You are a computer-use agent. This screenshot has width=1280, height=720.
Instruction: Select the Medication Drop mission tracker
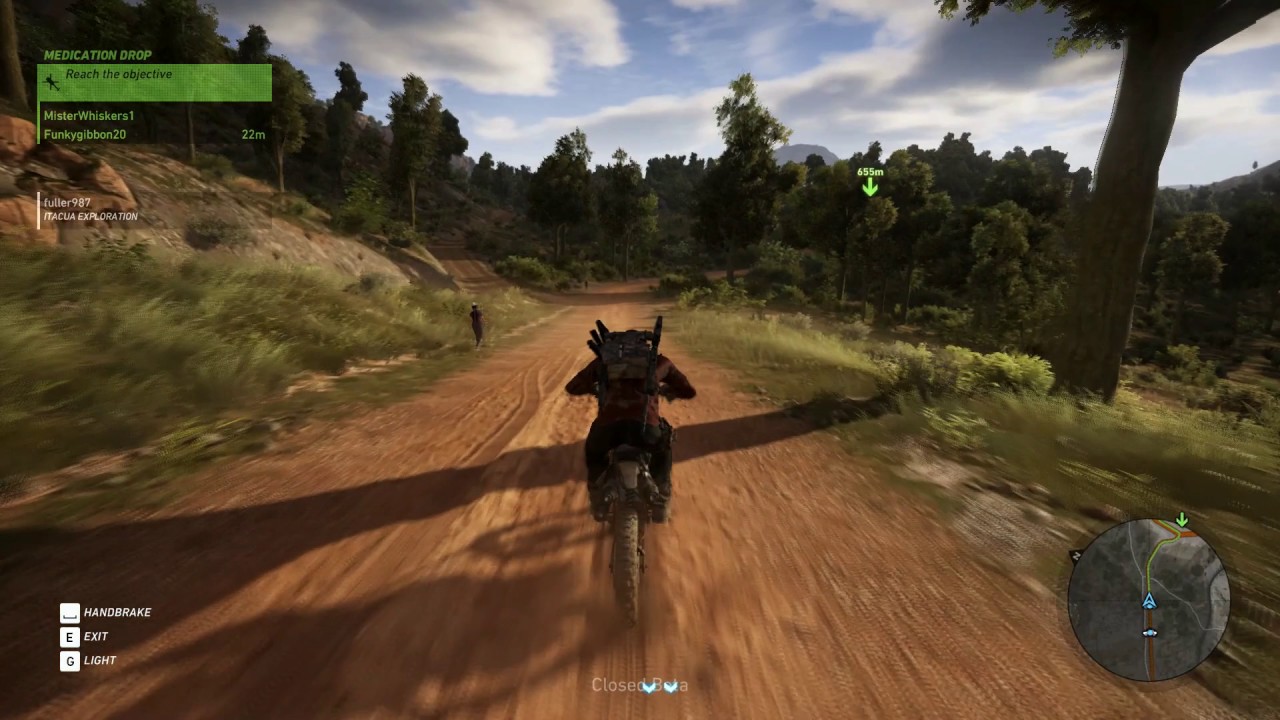(x=98, y=55)
